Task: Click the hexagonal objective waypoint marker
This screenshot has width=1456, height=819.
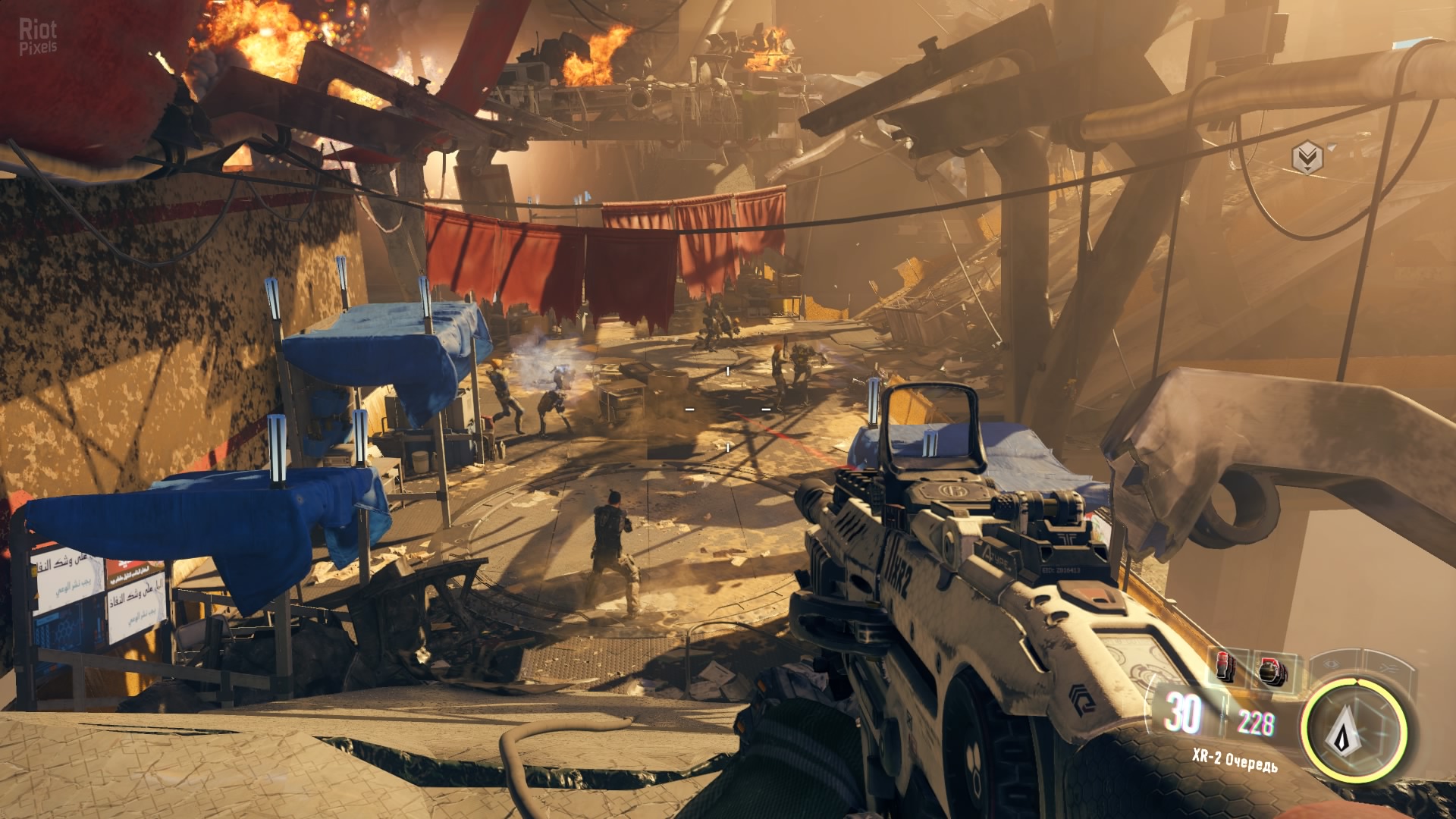Action: coord(1307,158)
